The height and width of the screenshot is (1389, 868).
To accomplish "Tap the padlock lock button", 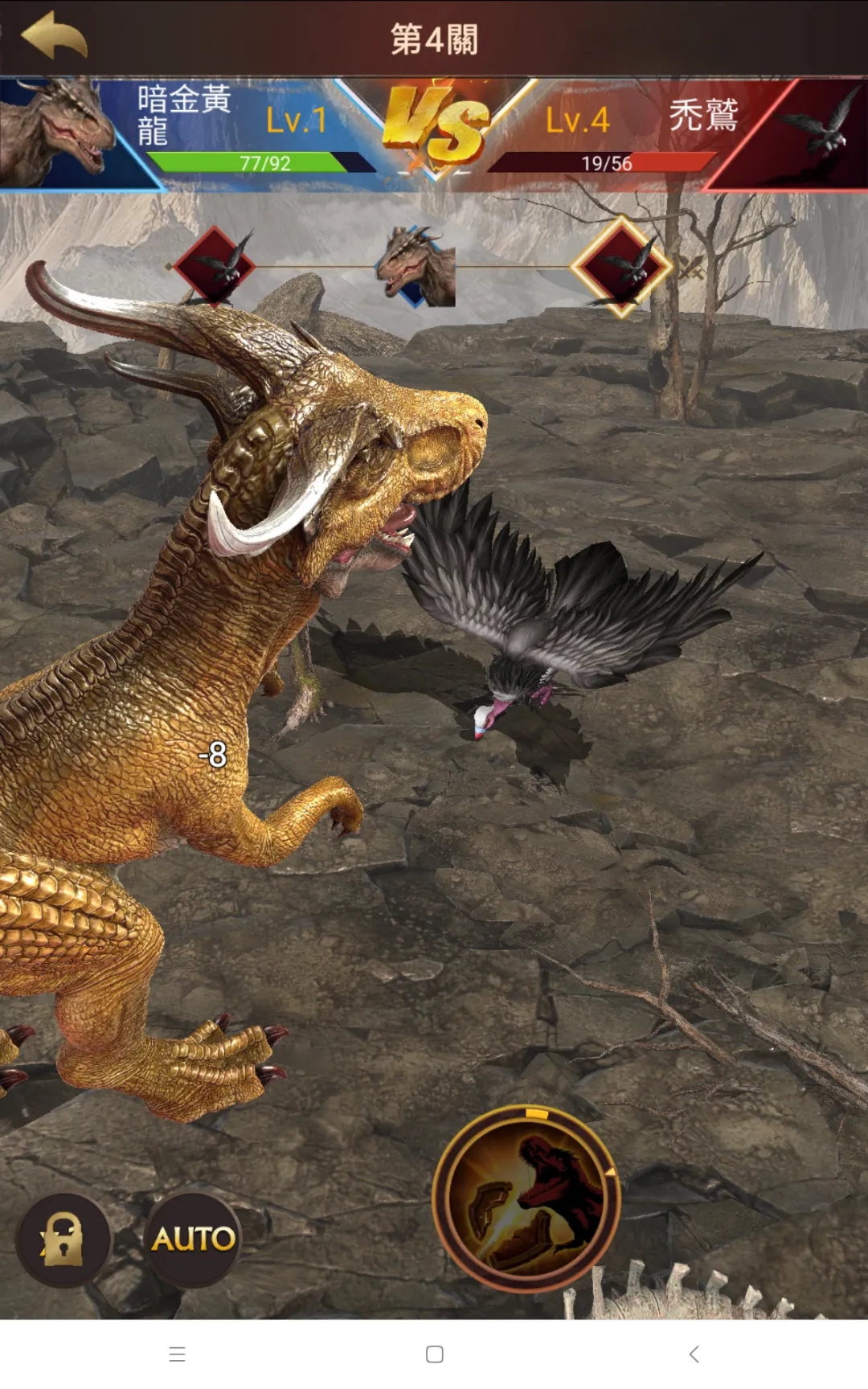I will [x=63, y=1239].
